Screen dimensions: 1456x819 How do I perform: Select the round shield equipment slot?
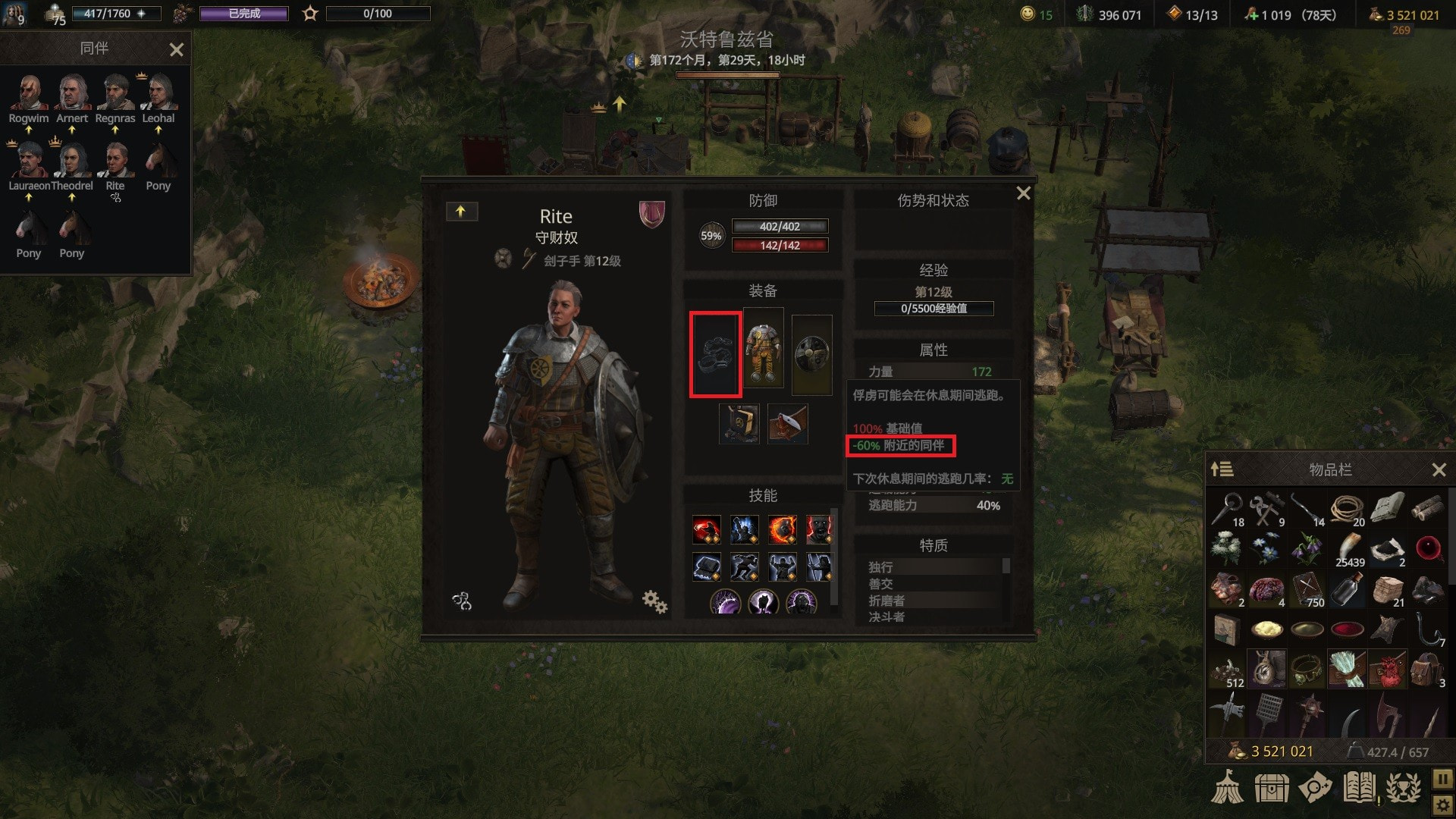tap(811, 354)
